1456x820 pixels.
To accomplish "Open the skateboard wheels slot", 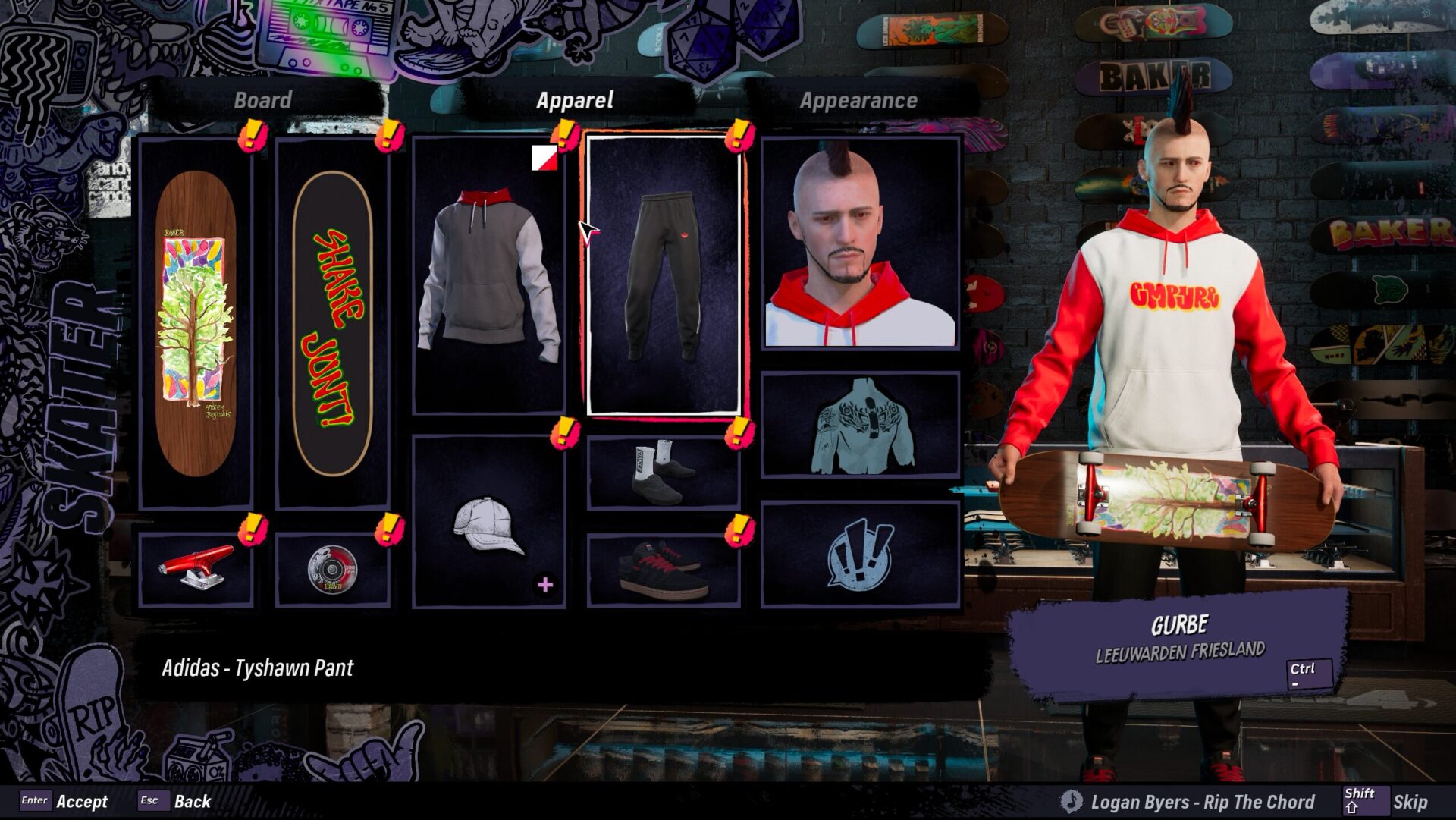I will 332,570.
